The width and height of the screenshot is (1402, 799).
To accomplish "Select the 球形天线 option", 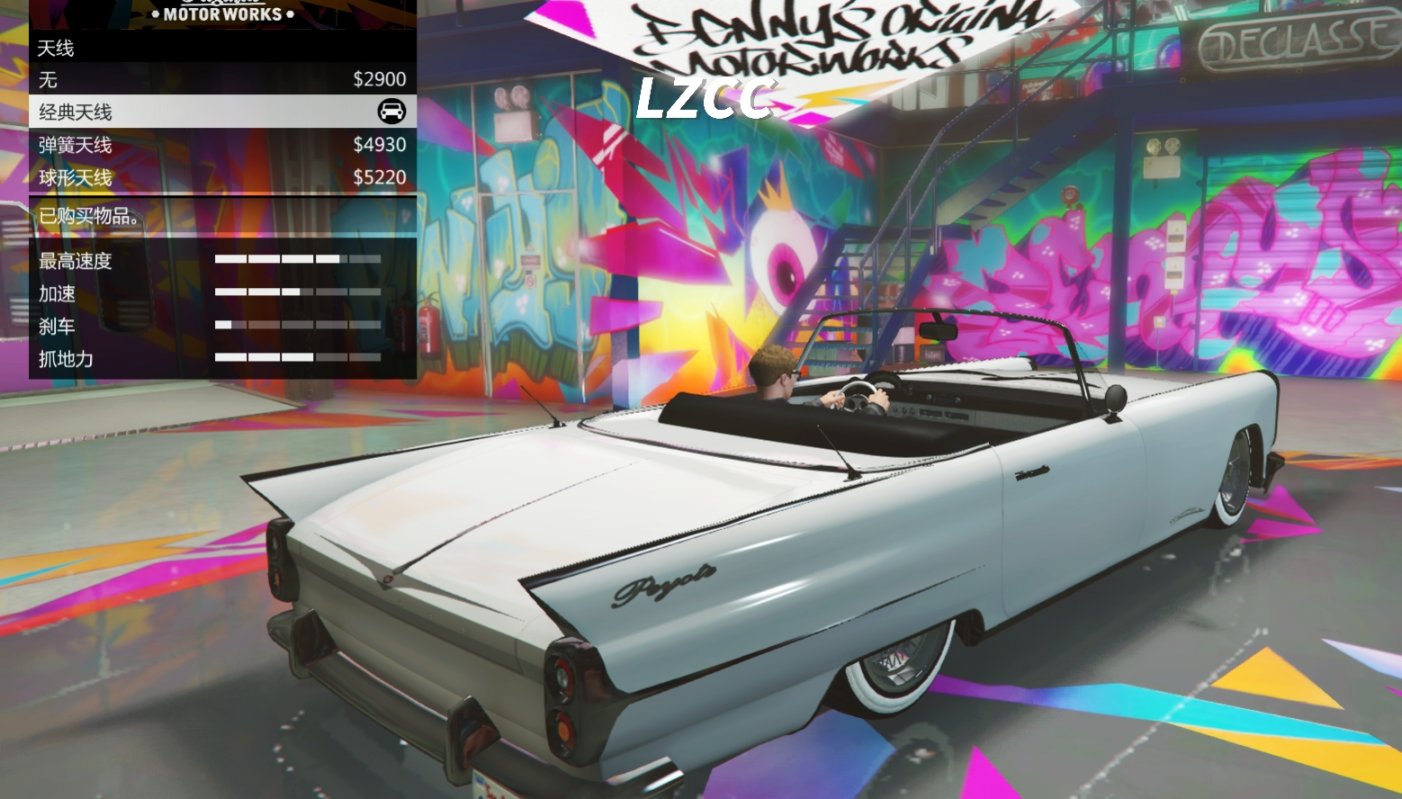I will click(200, 175).
